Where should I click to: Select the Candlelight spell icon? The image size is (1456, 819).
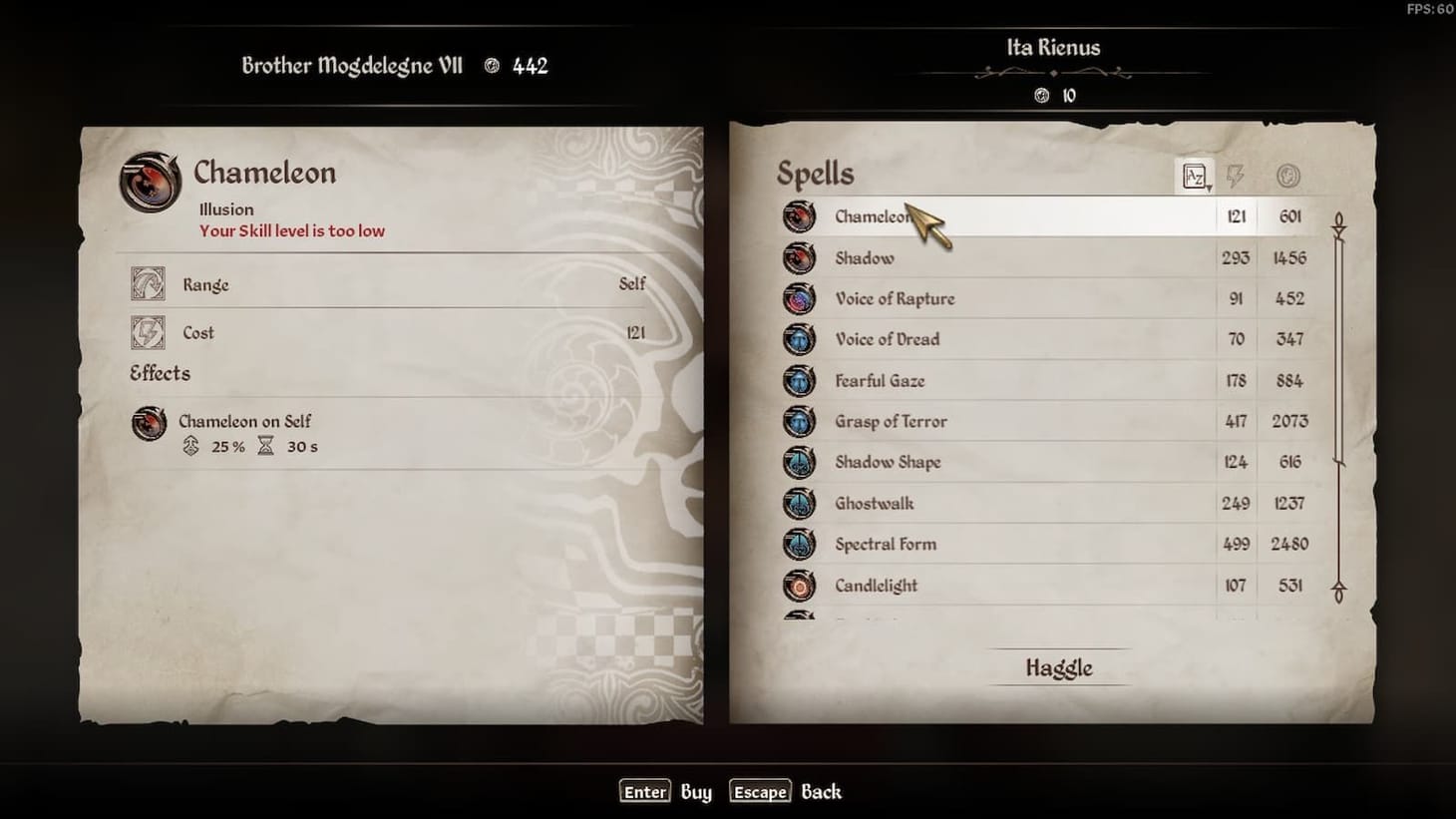(x=800, y=586)
